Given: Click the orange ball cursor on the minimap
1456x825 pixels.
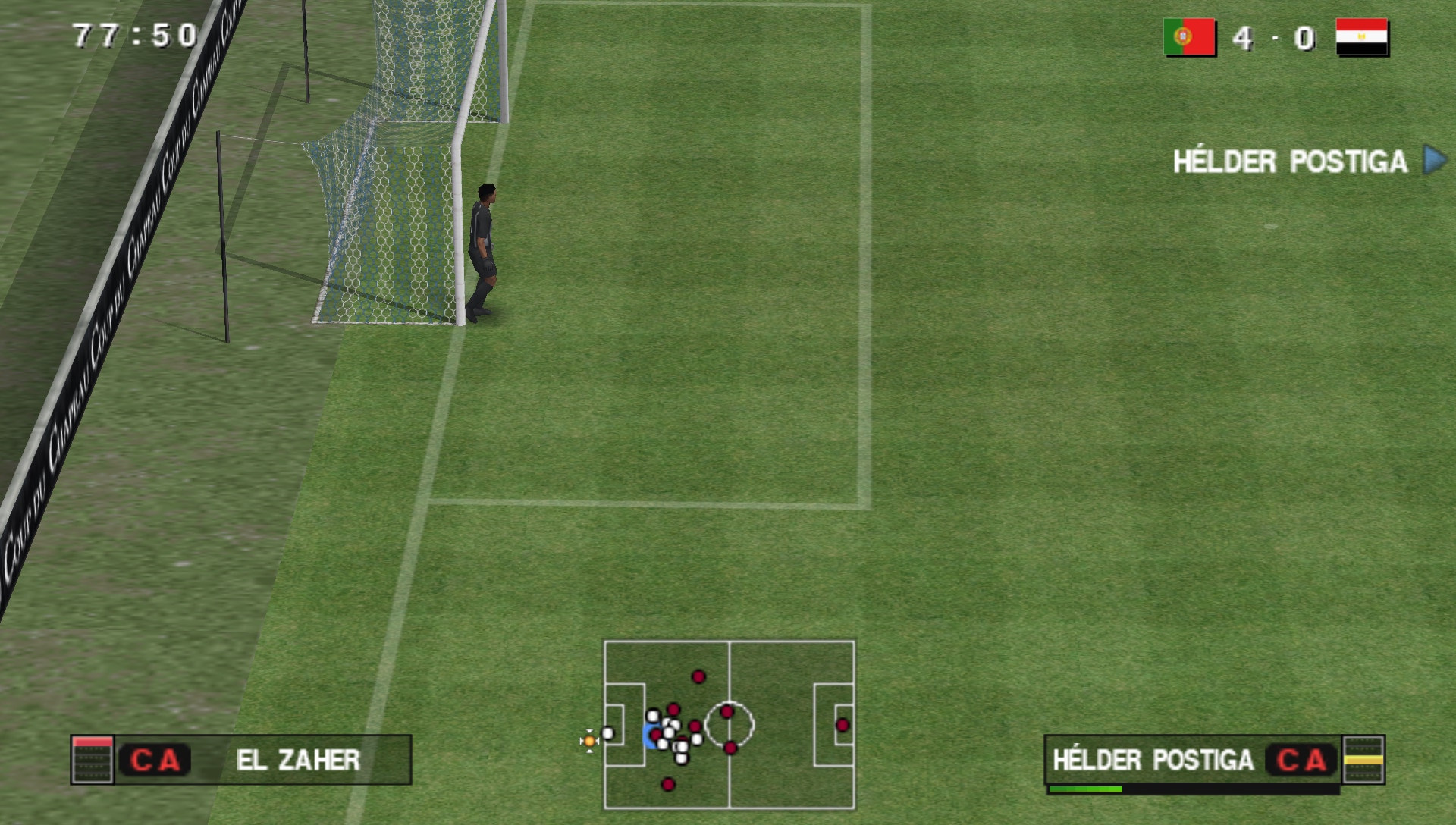Looking at the screenshot, I should coord(588,739).
